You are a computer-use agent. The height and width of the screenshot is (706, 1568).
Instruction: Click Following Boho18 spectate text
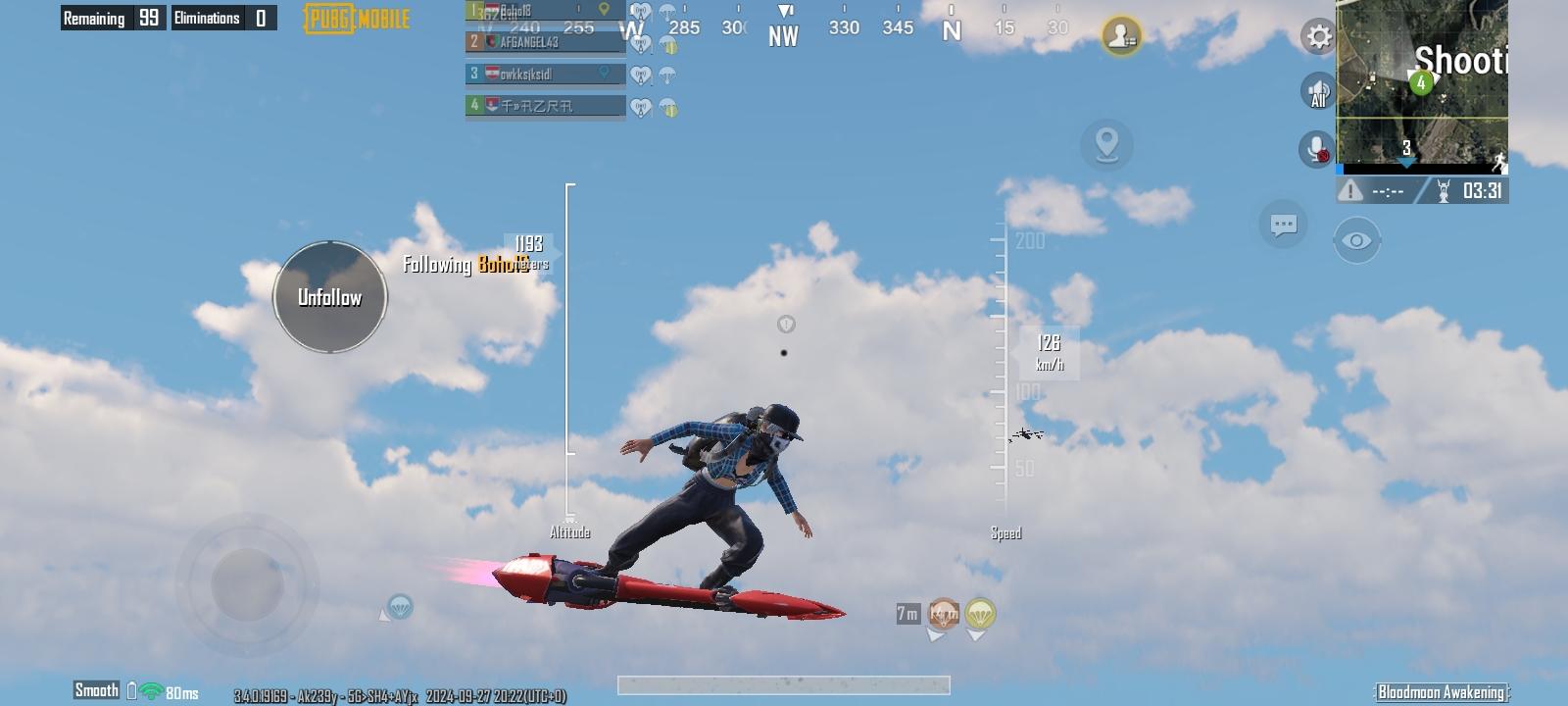point(461,263)
